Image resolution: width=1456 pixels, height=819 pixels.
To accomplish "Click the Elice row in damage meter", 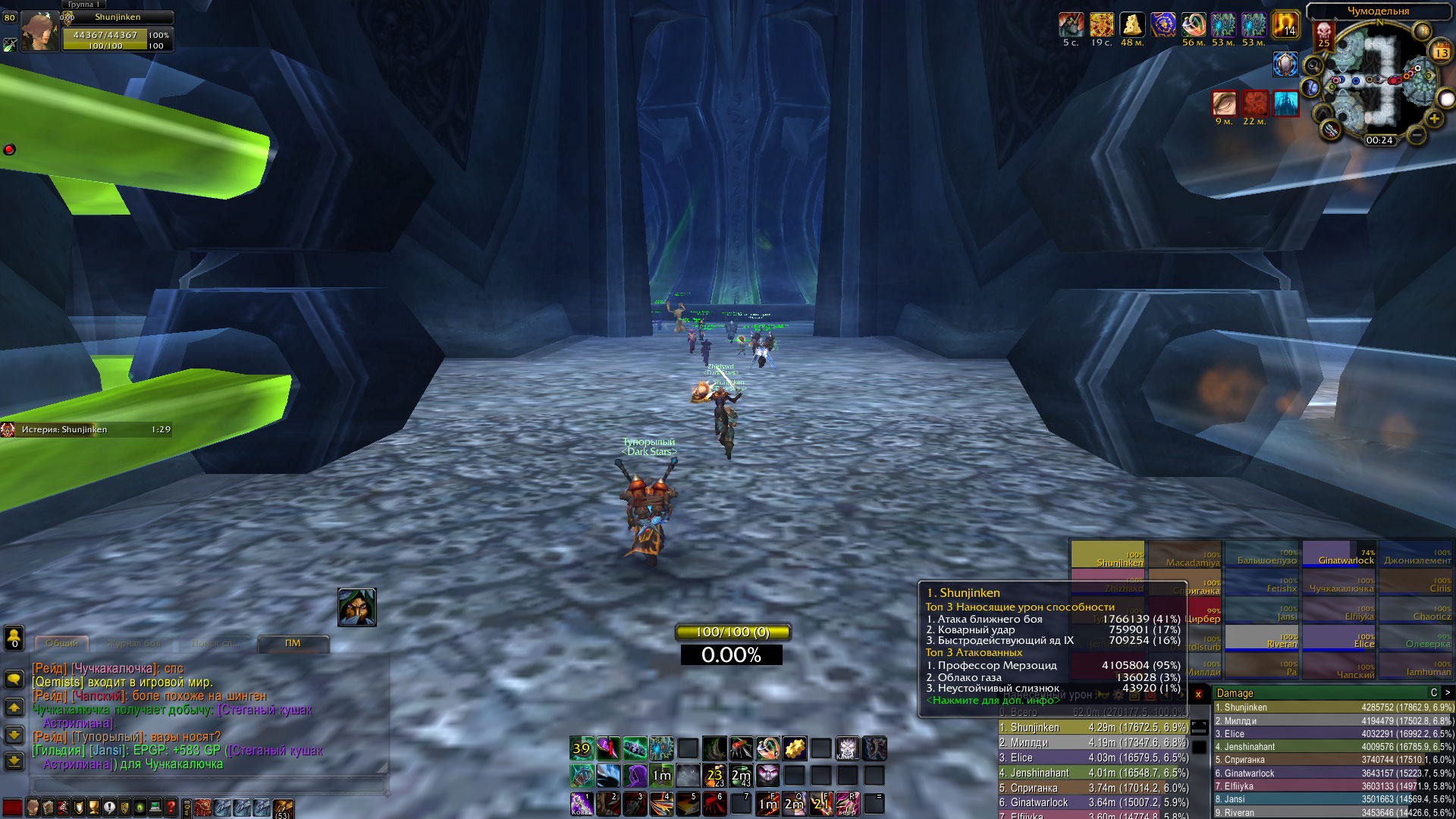I will [1333, 734].
